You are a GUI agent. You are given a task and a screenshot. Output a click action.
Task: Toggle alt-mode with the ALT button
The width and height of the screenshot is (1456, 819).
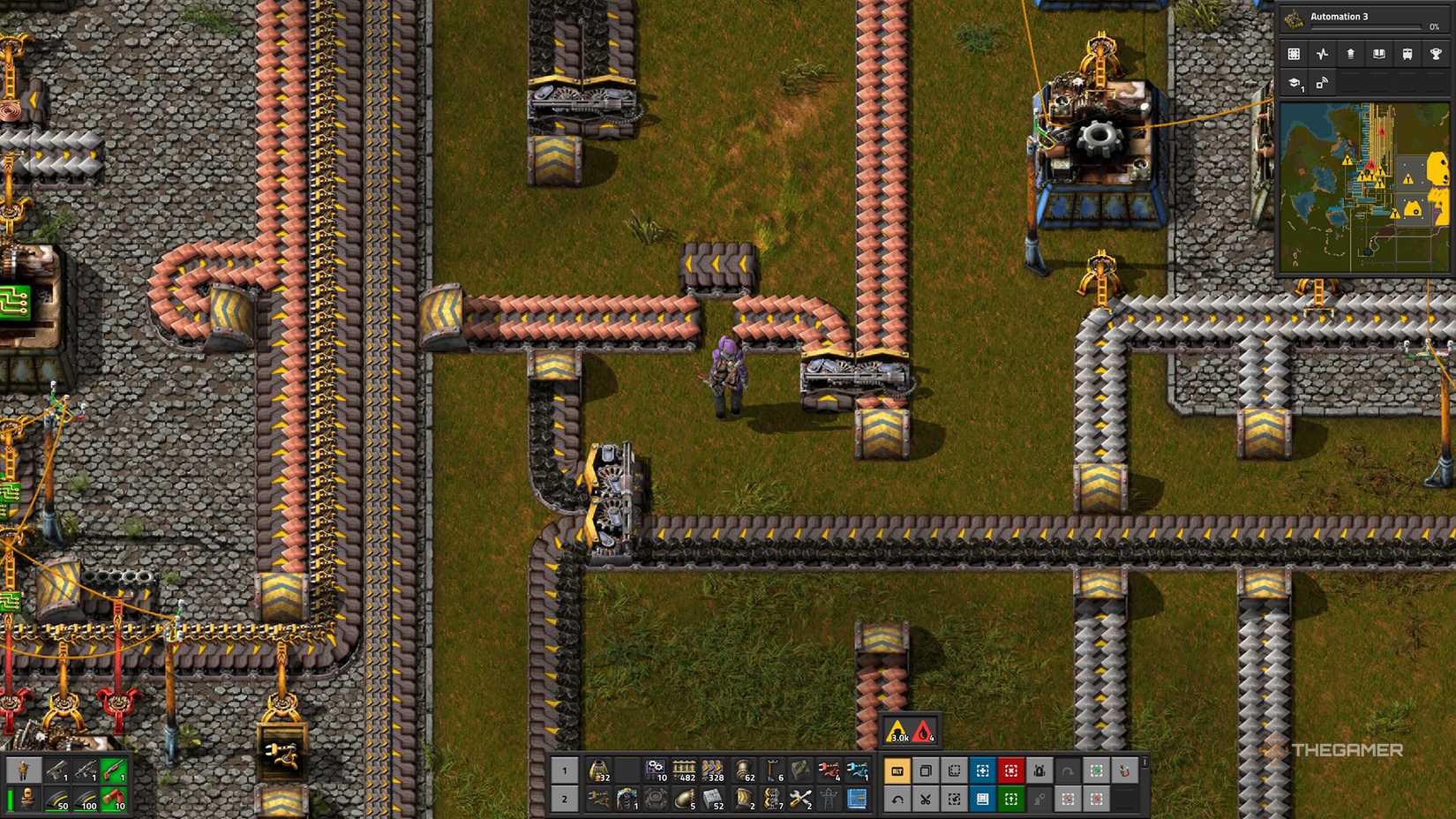(x=897, y=770)
